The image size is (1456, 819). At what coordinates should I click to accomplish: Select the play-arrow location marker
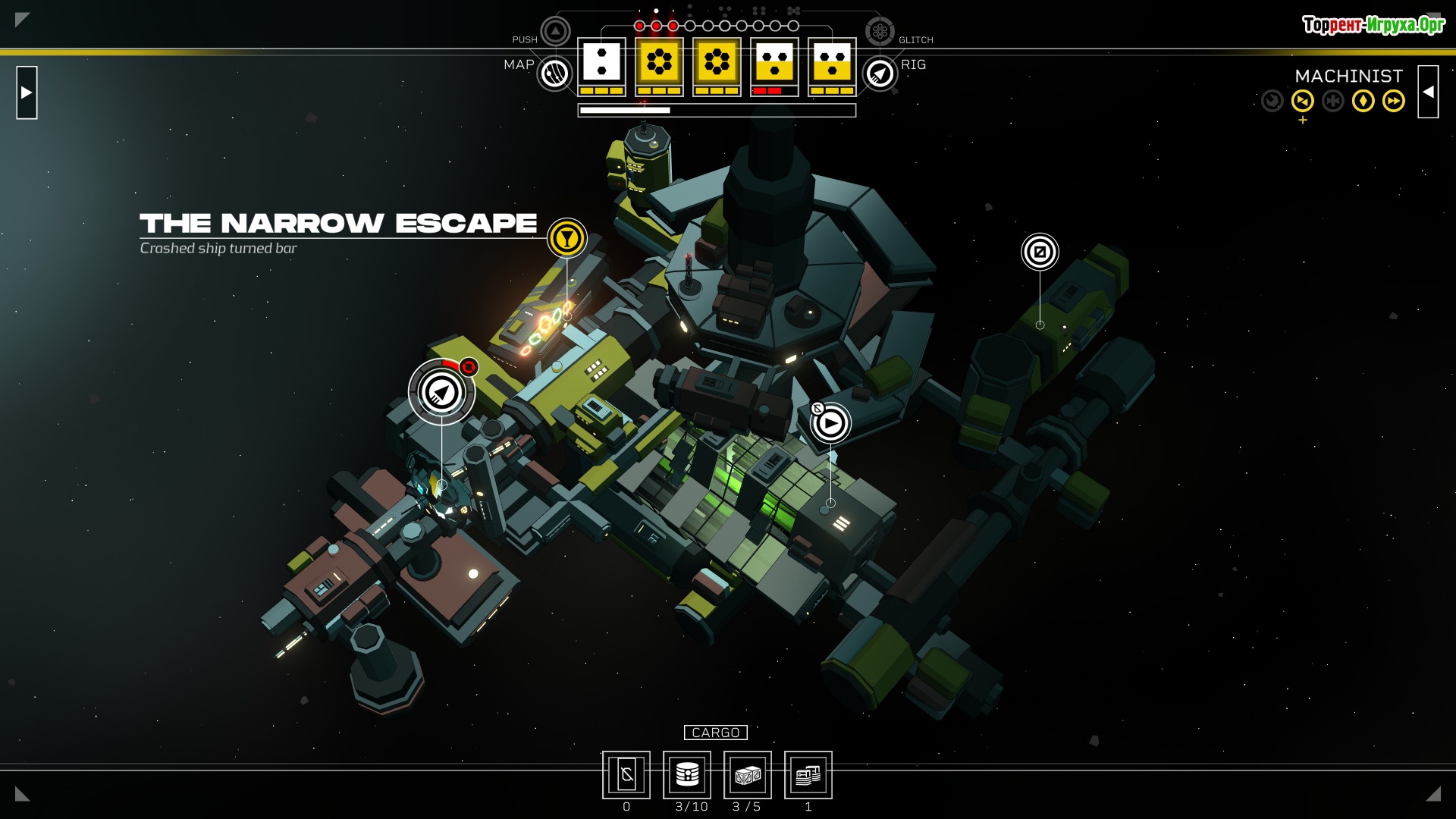pos(830,423)
